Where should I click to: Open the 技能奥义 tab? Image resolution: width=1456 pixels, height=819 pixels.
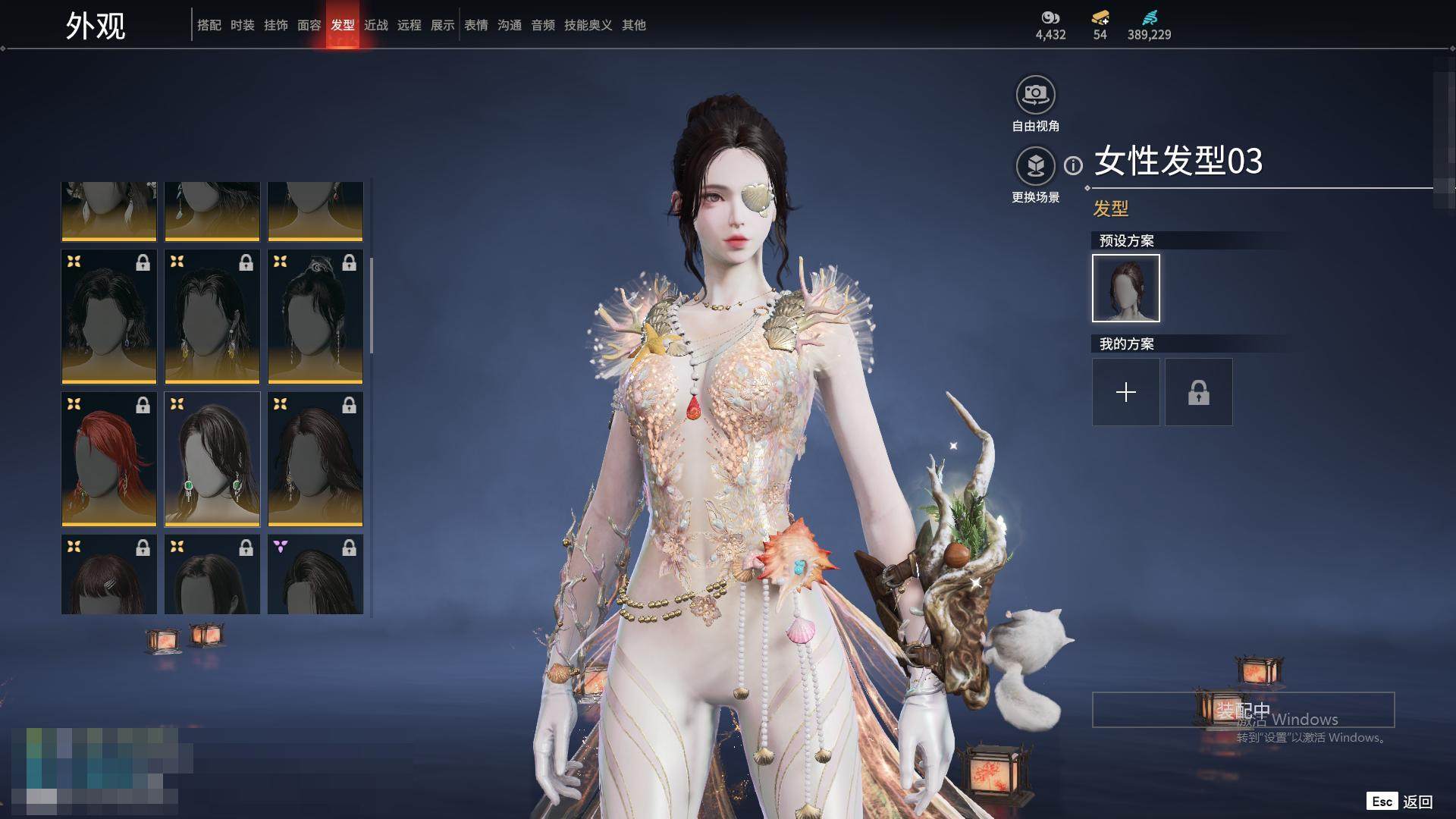(588, 25)
